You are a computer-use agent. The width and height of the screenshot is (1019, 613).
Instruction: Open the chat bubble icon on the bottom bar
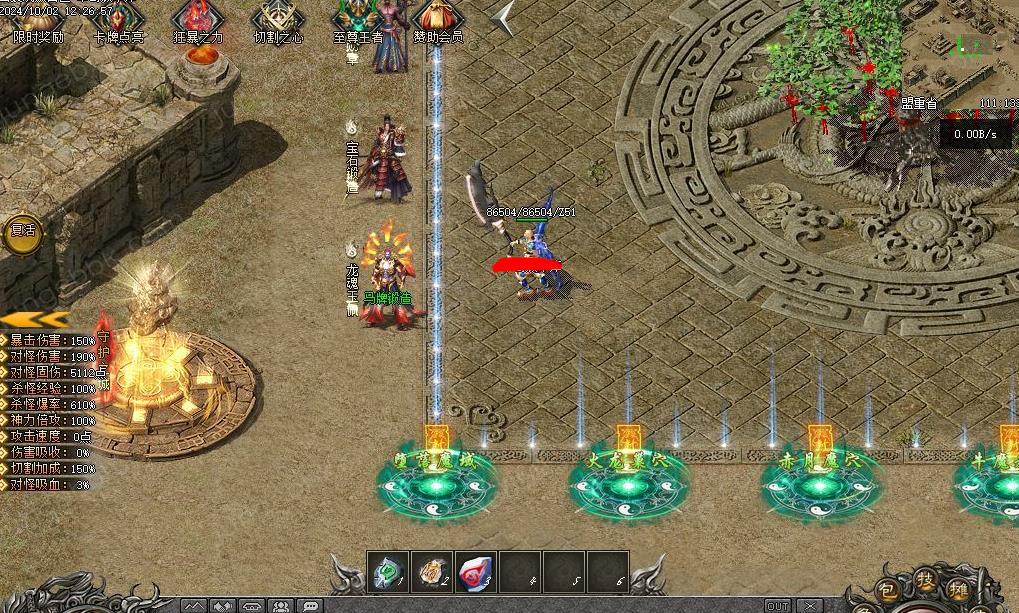coord(311,606)
